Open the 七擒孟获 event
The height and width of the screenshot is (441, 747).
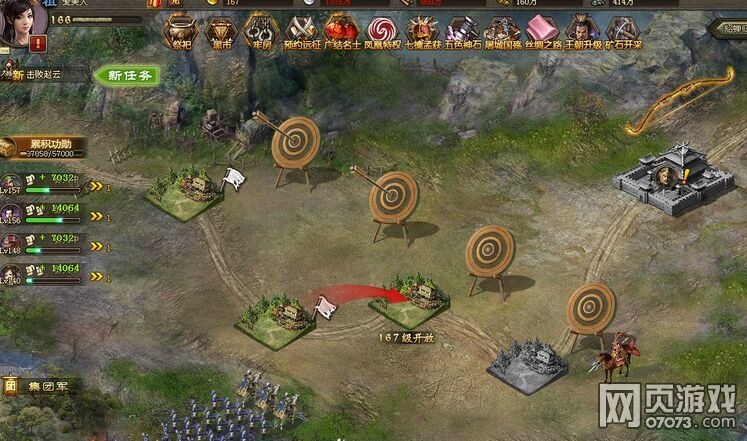[422, 32]
